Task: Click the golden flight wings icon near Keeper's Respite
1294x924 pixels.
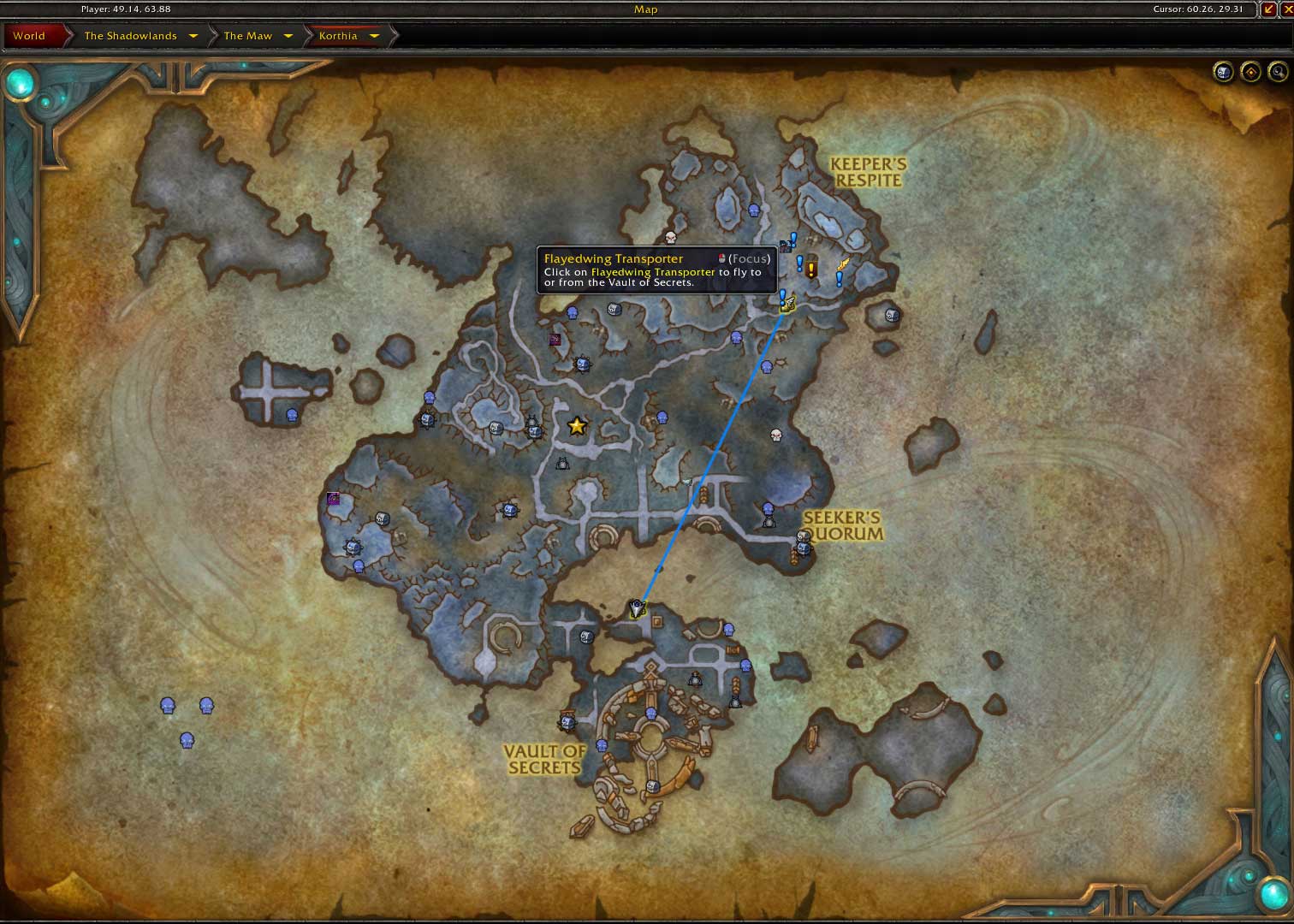Action: [x=843, y=264]
